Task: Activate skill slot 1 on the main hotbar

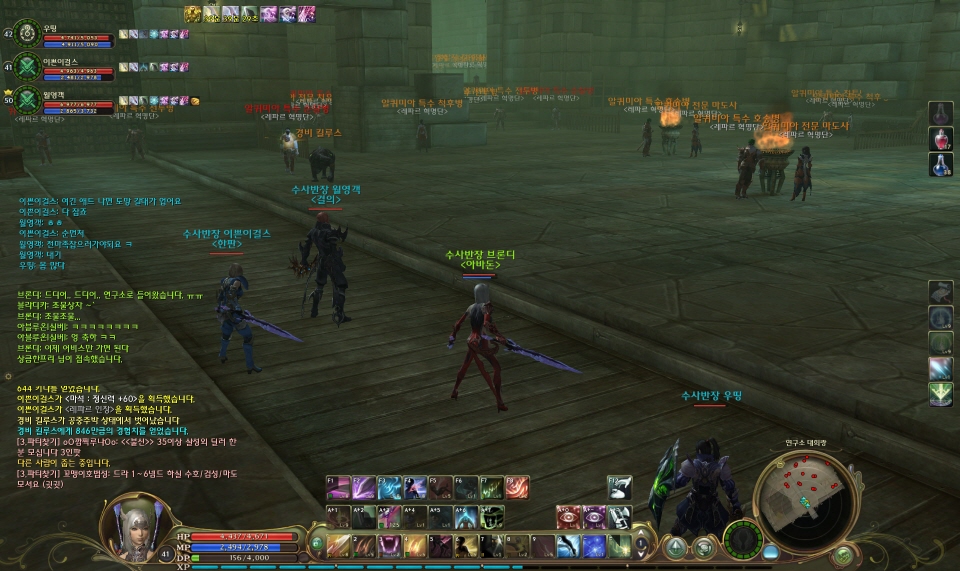Action: [x=339, y=546]
